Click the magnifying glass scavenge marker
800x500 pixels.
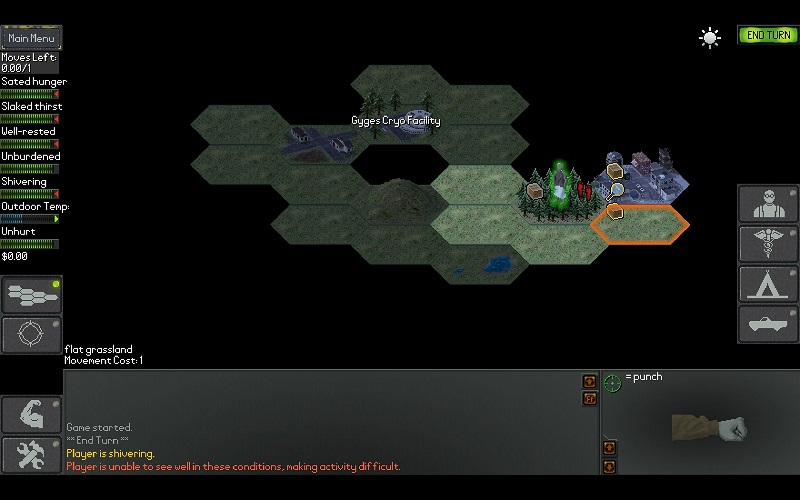coord(617,189)
